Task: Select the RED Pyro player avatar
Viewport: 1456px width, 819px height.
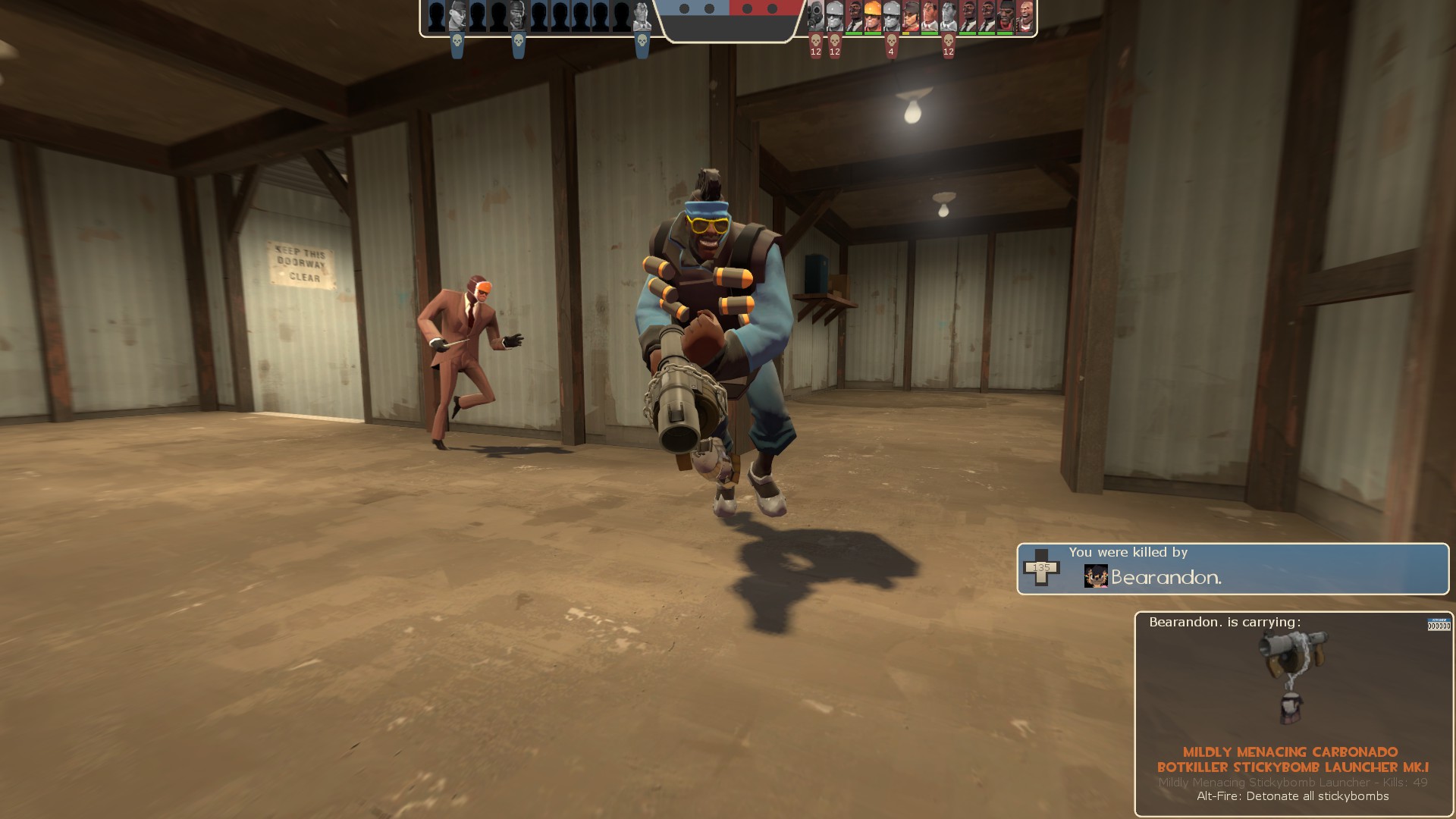Action: pyautogui.click(x=815, y=15)
